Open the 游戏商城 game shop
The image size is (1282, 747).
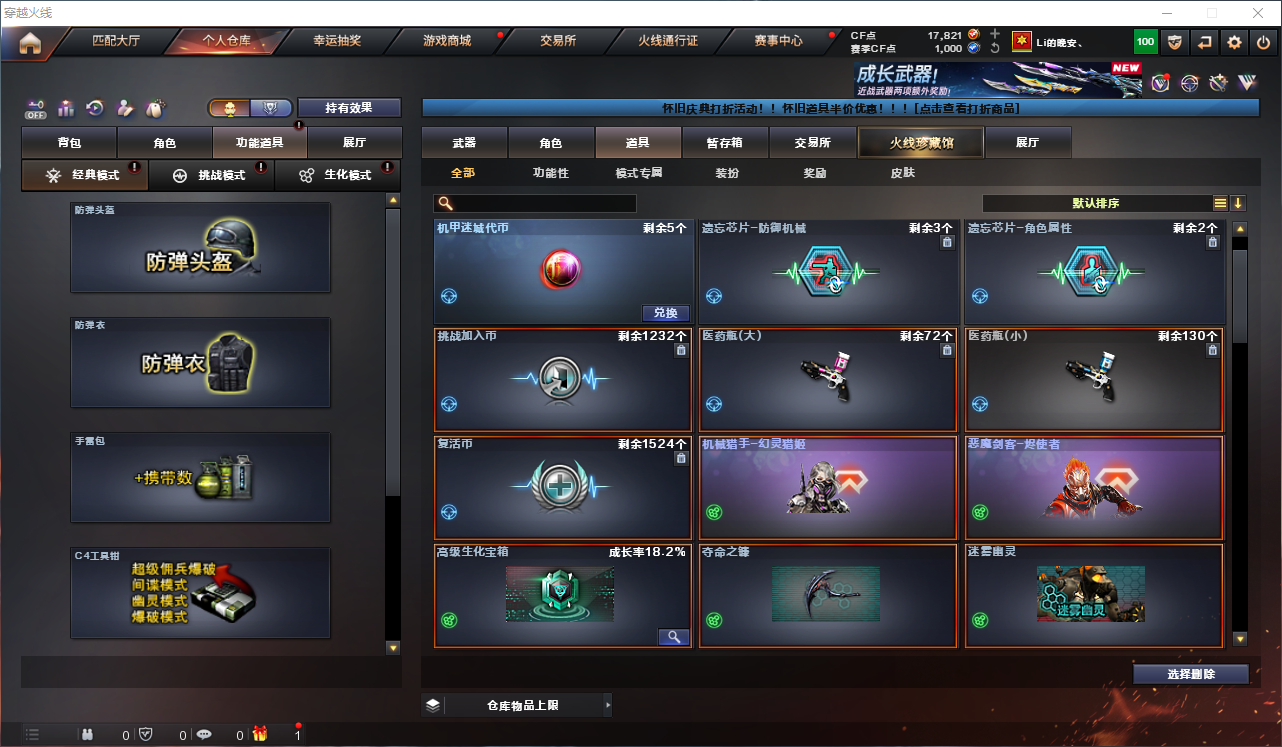tap(447, 41)
